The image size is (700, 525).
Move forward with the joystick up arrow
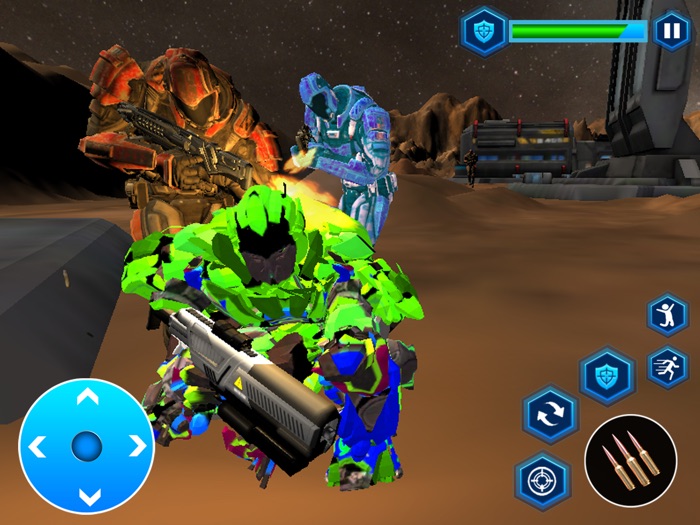(87, 398)
